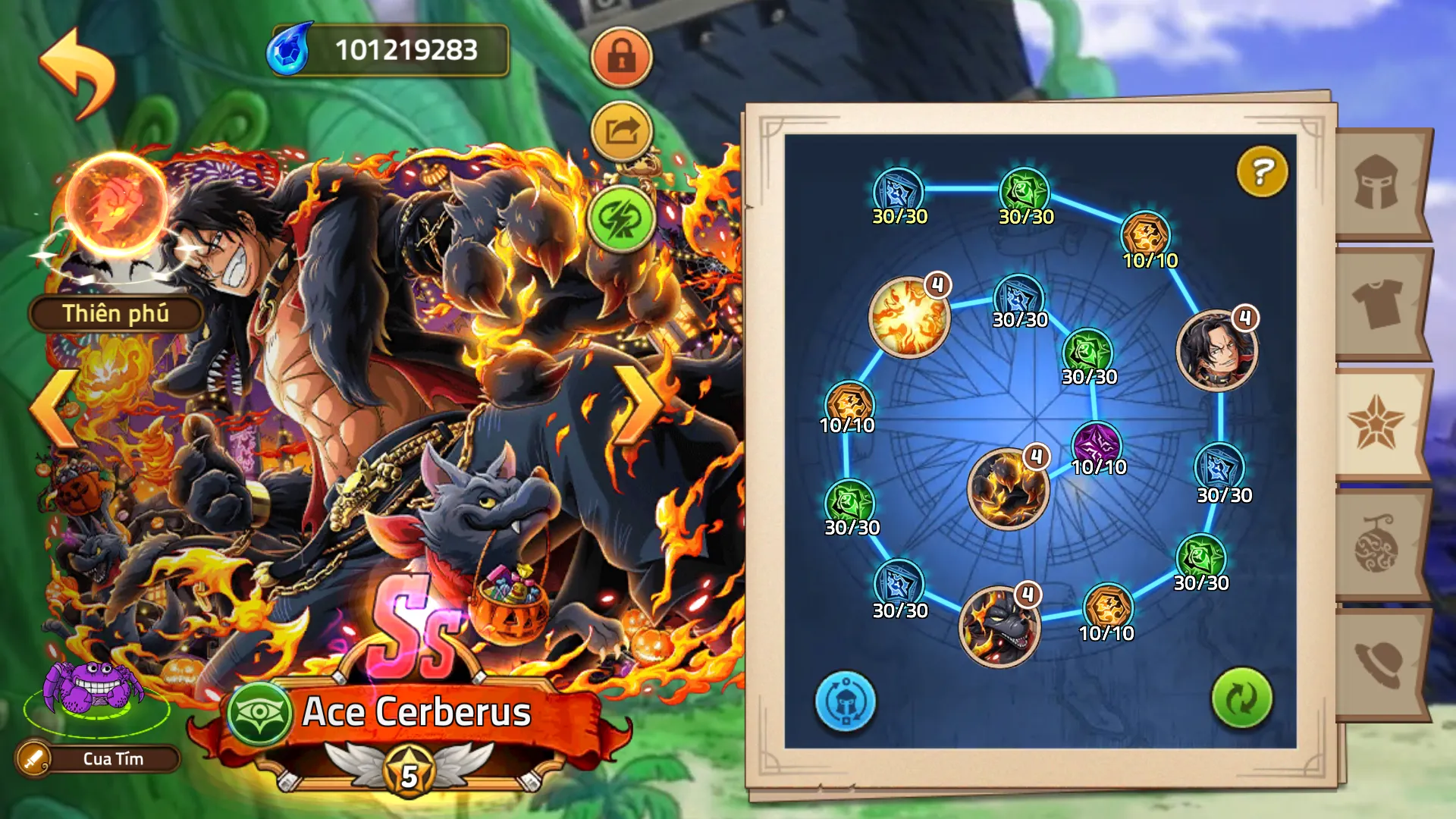Open the yellow question mark help
This screenshot has width=1456, height=819.
pyautogui.click(x=1262, y=171)
